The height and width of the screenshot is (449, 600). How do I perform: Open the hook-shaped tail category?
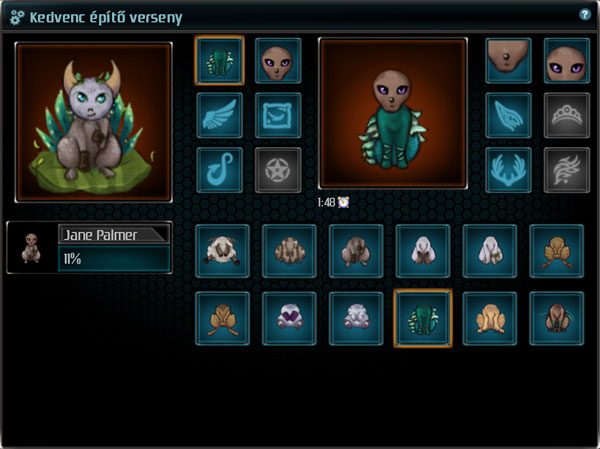(220, 169)
